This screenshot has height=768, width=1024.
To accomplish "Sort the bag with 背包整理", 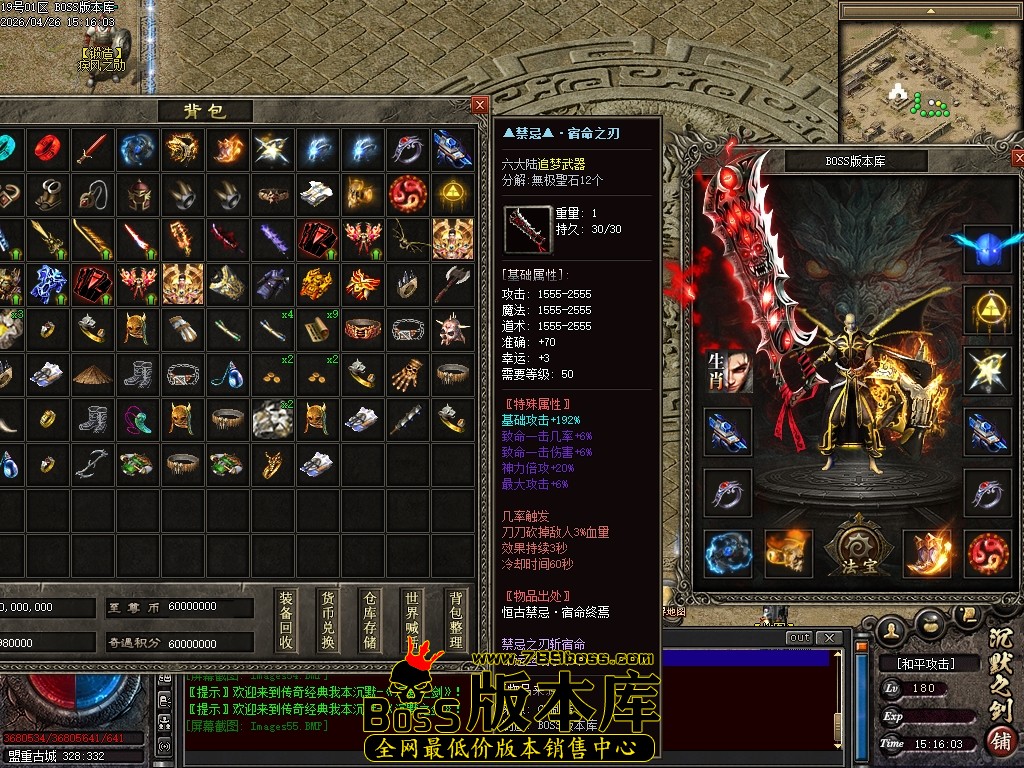I will click(456, 620).
